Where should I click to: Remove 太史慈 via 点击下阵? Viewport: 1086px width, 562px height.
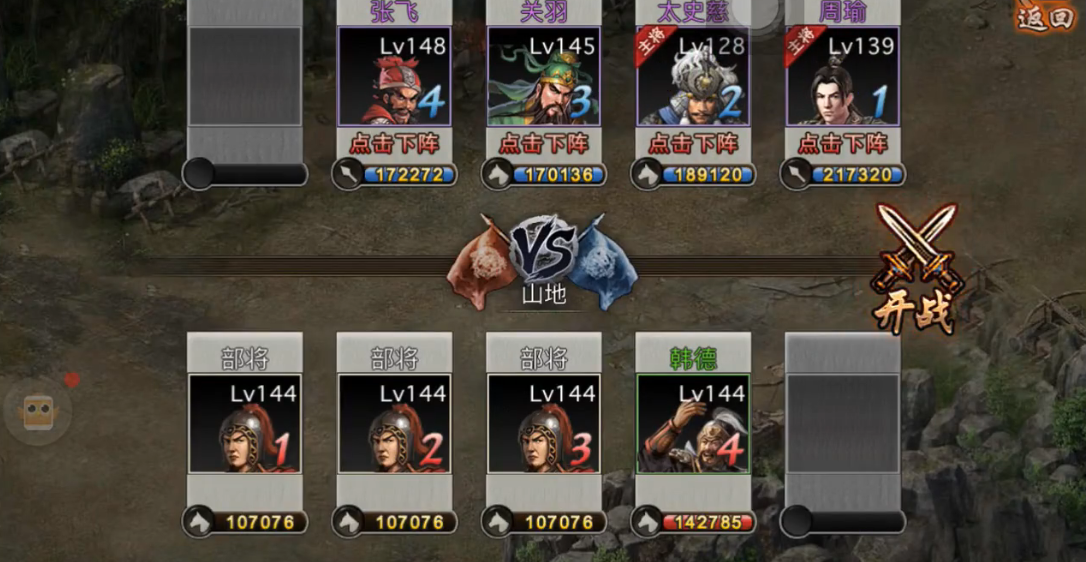point(693,143)
